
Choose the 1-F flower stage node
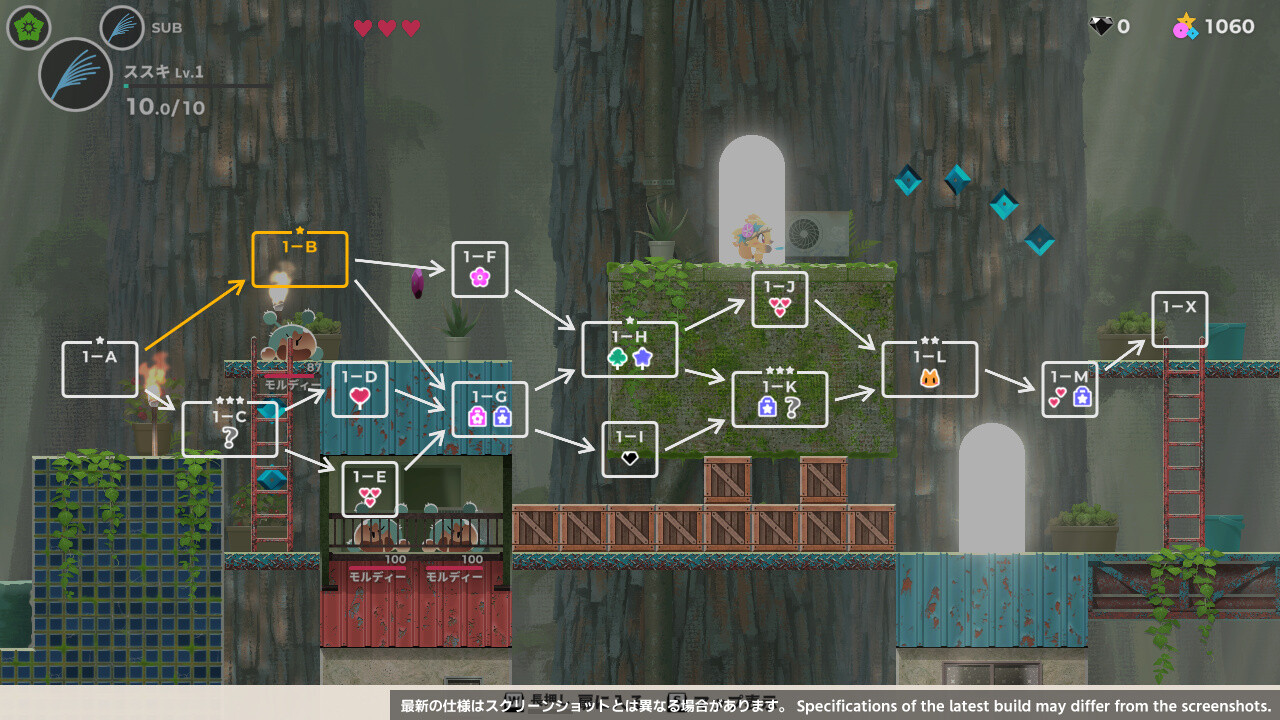479,269
